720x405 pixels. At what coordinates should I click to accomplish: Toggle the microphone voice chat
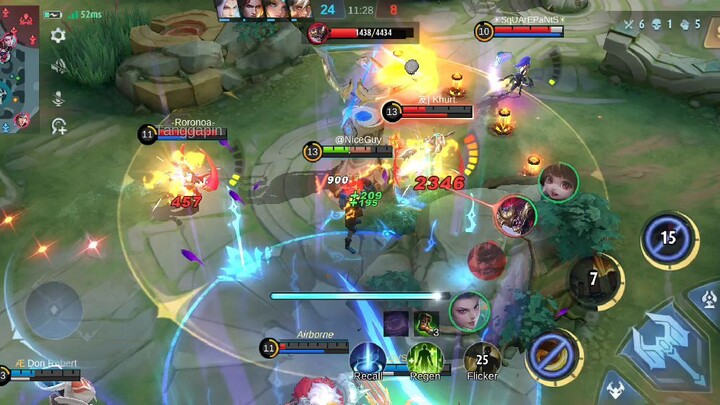point(58,97)
